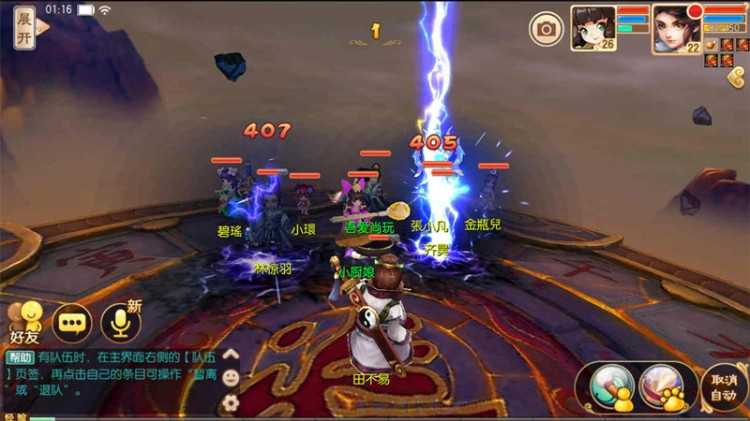
Task: Activate the microphone voice chat button
Action: (x=120, y=322)
